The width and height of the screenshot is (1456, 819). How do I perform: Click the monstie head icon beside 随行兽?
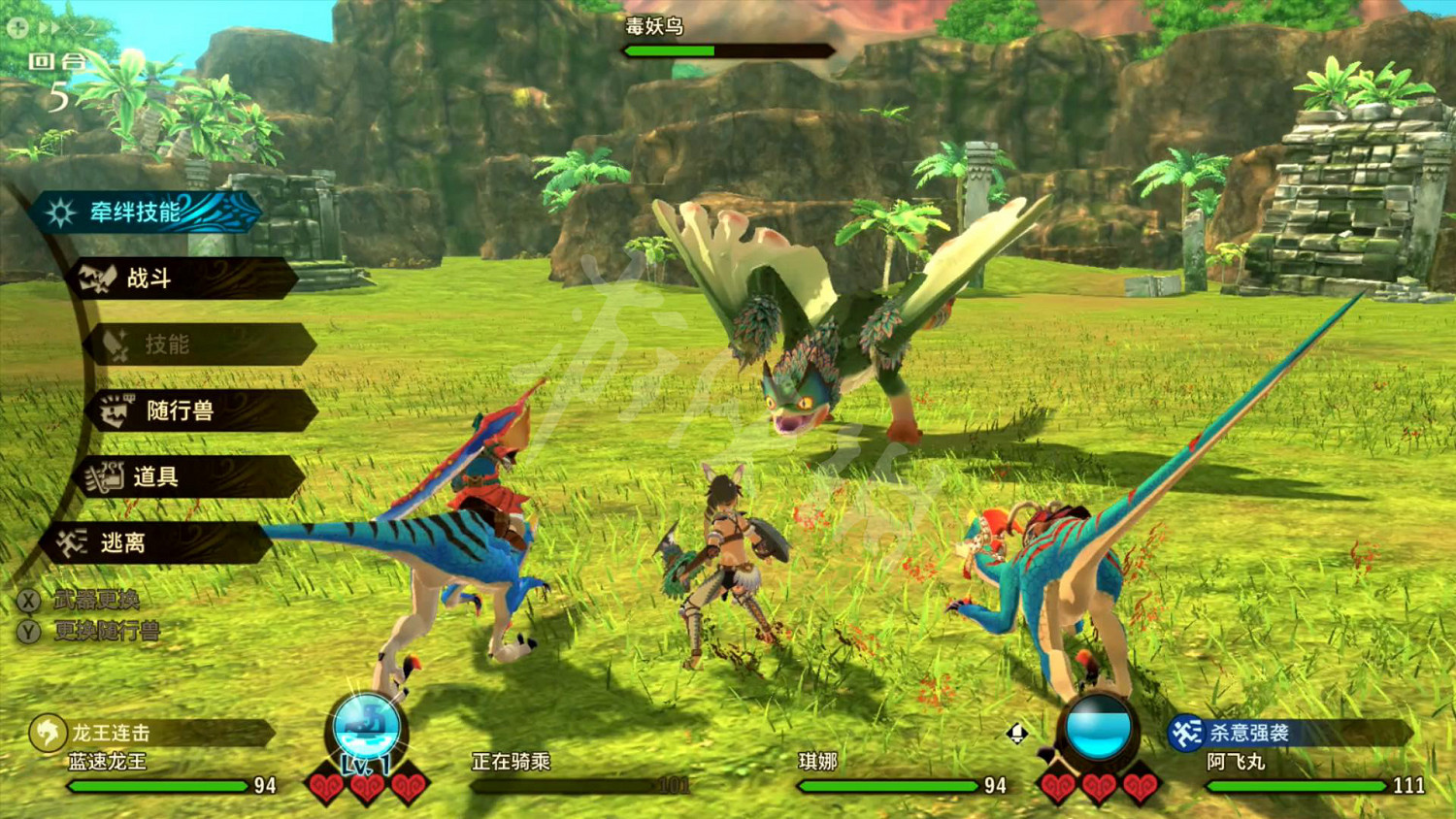click(x=112, y=410)
